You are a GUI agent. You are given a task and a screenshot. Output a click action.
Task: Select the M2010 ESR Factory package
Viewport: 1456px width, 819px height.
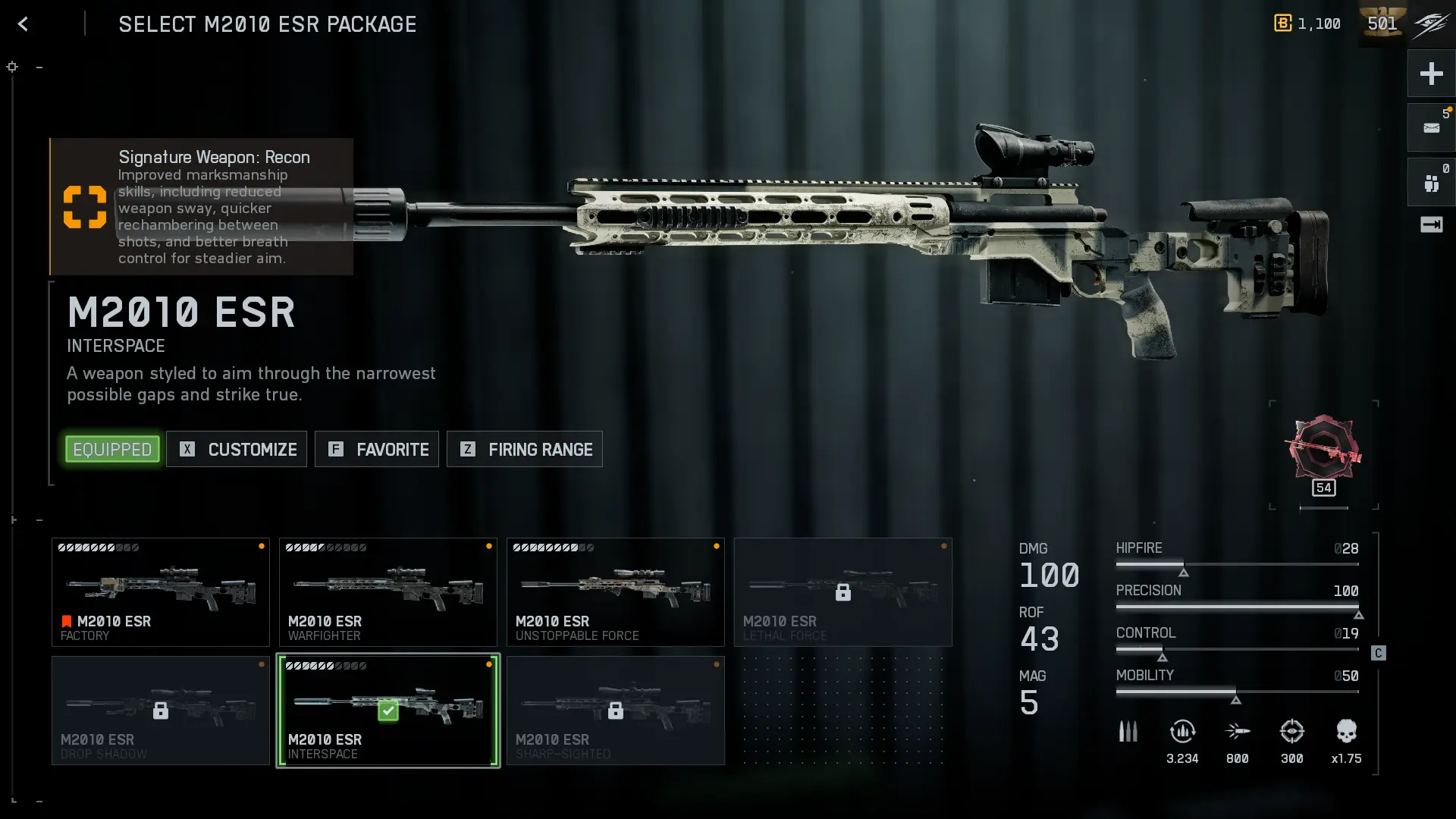[x=161, y=592]
